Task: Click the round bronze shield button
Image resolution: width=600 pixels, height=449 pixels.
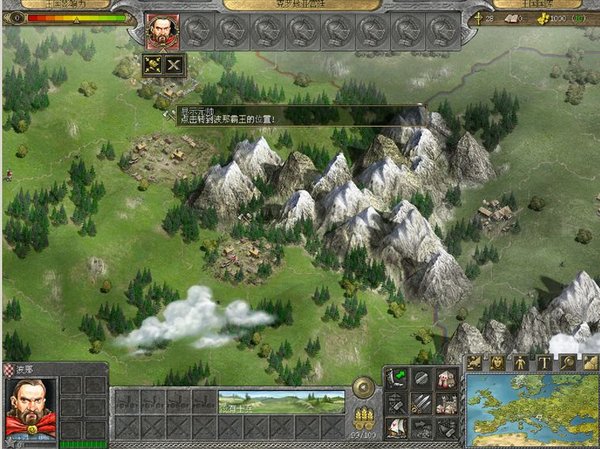Action: [x=365, y=387]
